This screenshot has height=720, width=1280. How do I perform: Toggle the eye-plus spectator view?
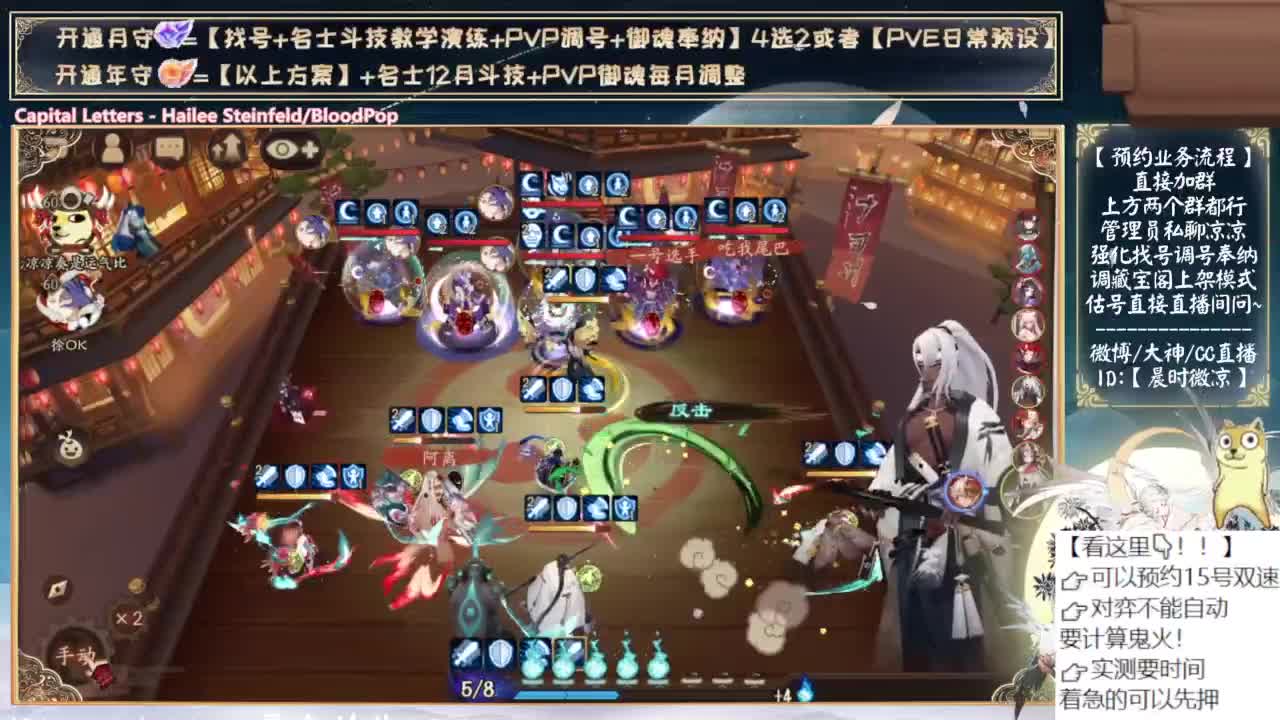pos(290,149)
